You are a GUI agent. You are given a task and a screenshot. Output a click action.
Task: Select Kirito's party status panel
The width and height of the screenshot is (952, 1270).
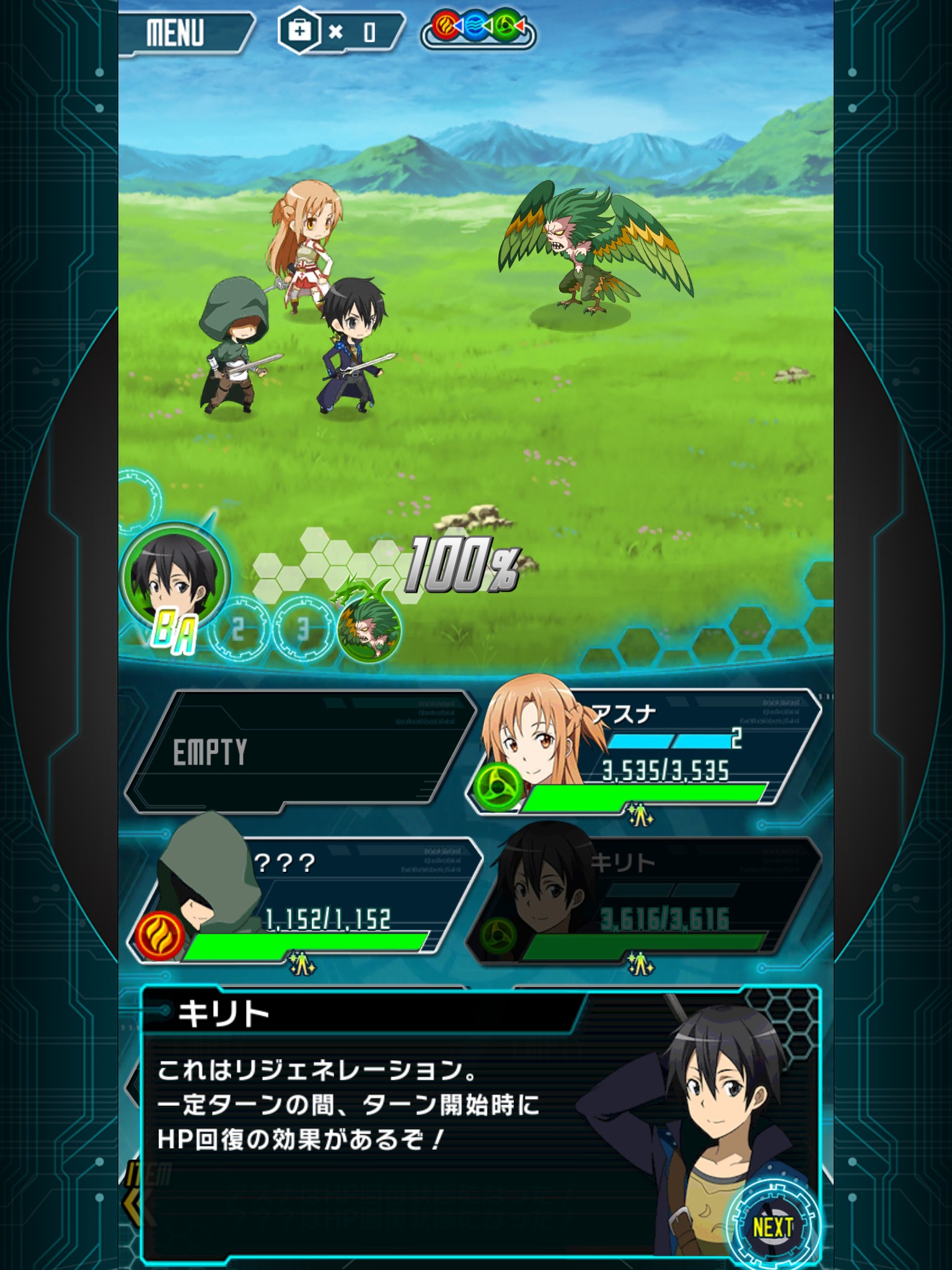click(645, 899)
